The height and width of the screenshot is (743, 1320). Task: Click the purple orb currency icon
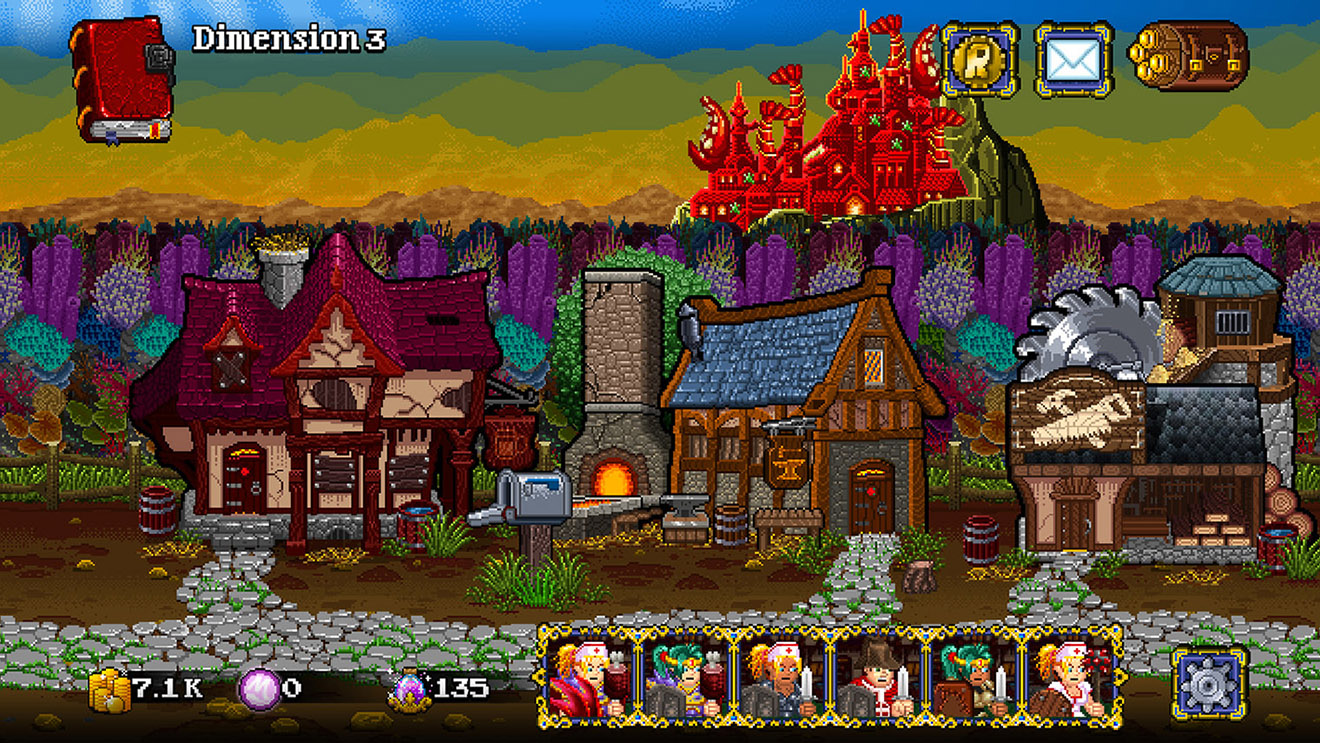point(260,687)
